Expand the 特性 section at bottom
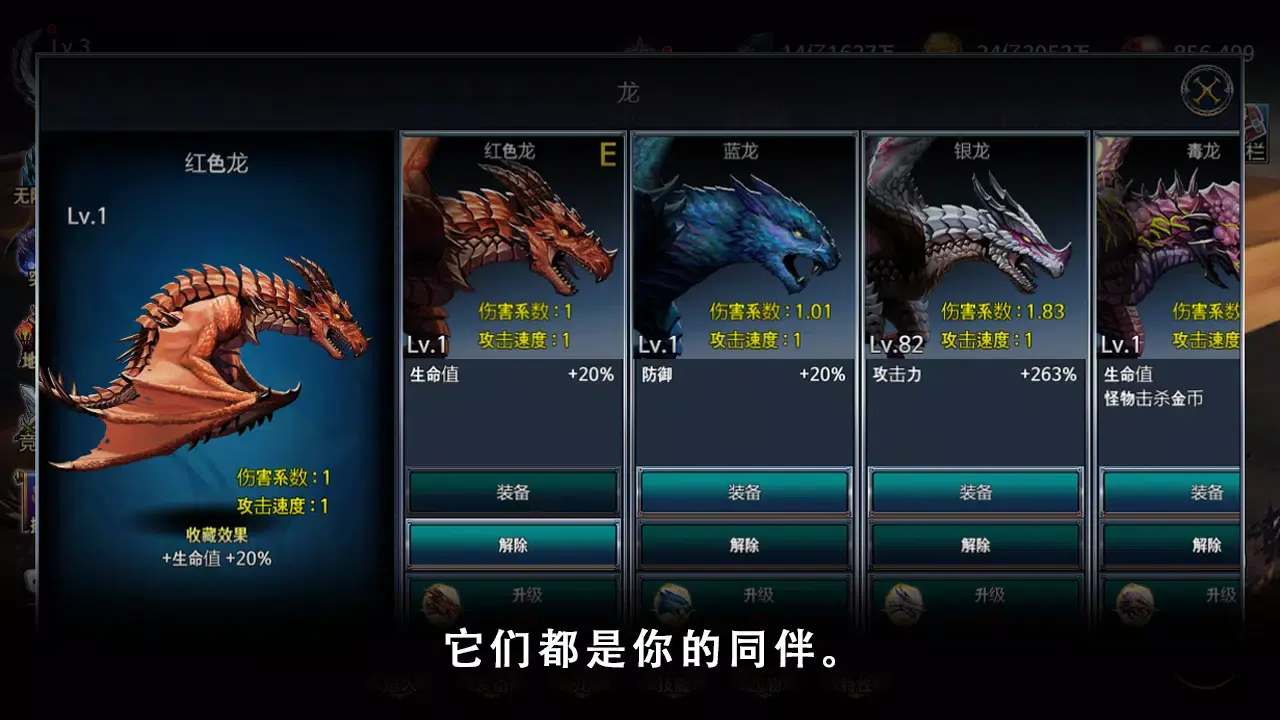1280x720 pixels. (x=857, y=689)
